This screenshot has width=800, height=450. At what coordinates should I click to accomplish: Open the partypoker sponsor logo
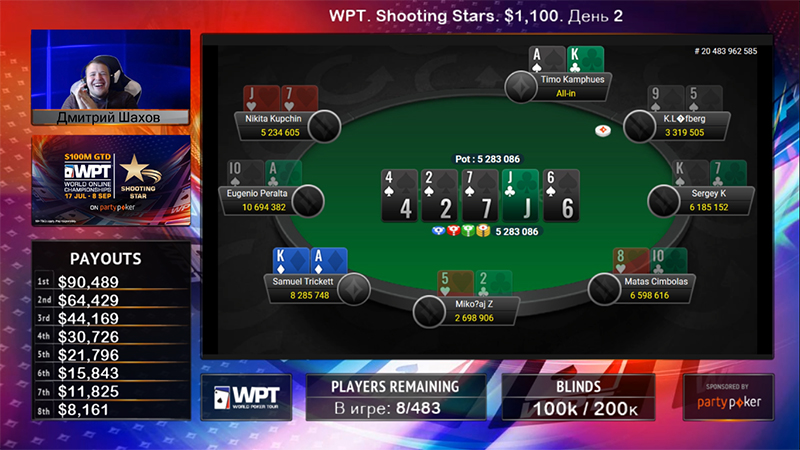728,396
